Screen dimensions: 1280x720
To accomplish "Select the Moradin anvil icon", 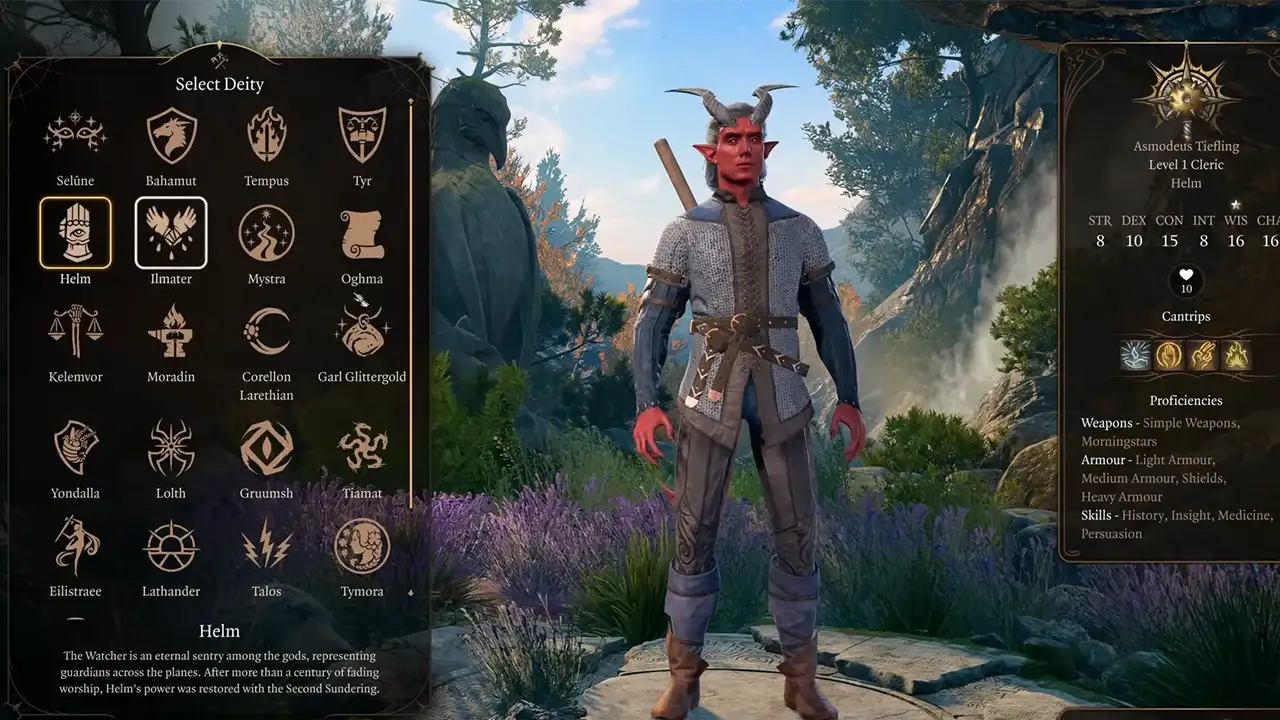I will coord(171,331).
